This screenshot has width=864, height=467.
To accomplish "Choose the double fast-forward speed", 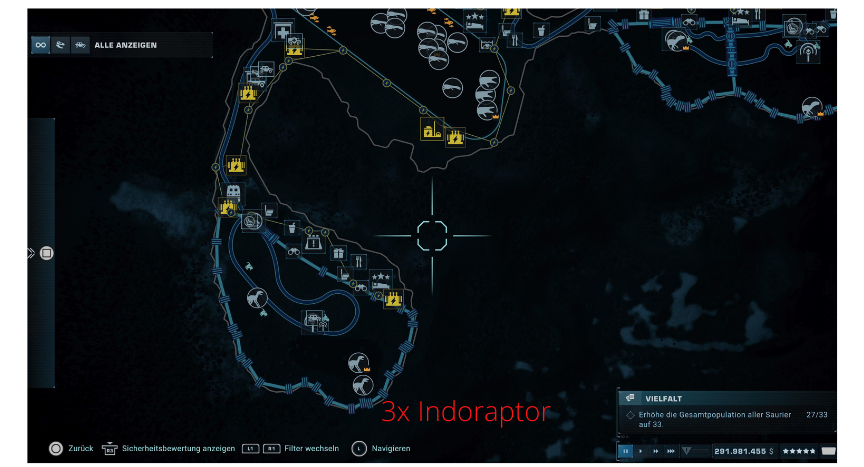I will [x=656, y=451].
